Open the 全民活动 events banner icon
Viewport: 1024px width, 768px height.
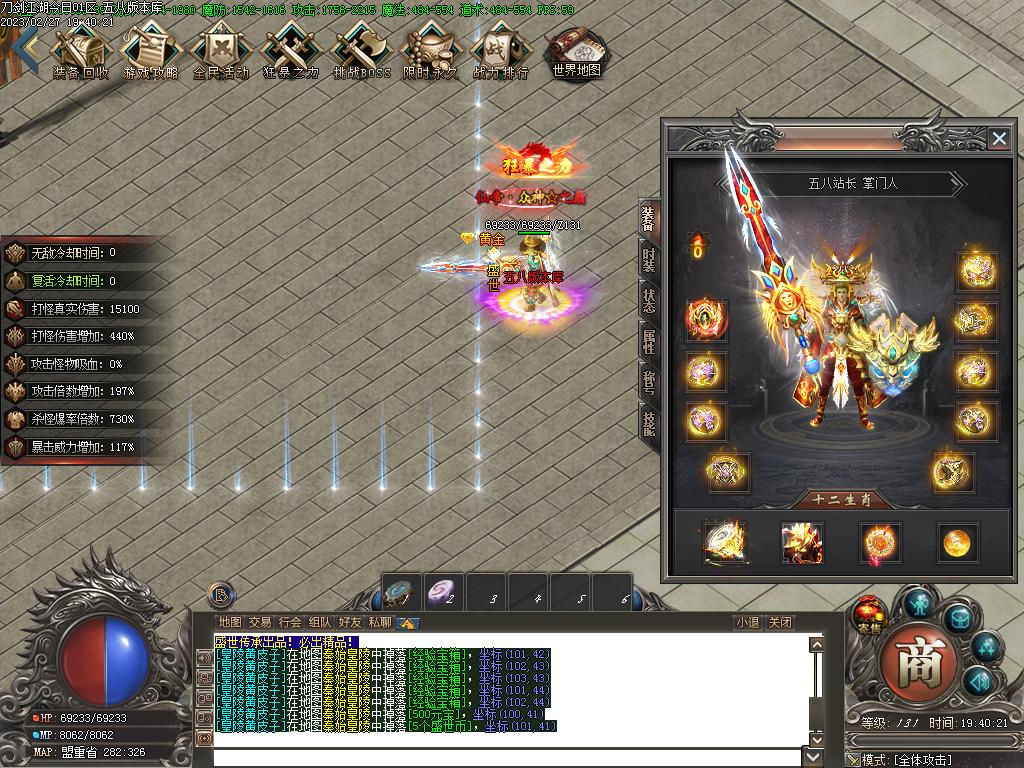pyautogui.click(x=220, y=50)
